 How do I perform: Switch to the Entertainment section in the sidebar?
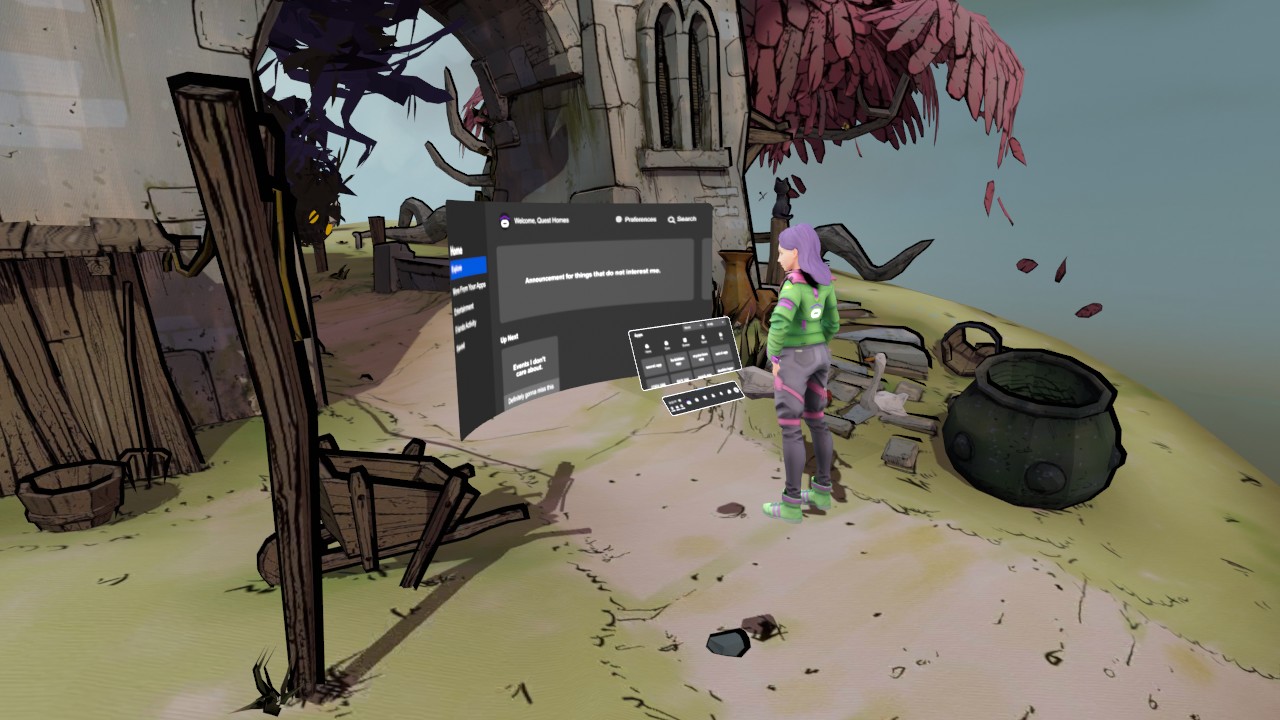(466, 307)
